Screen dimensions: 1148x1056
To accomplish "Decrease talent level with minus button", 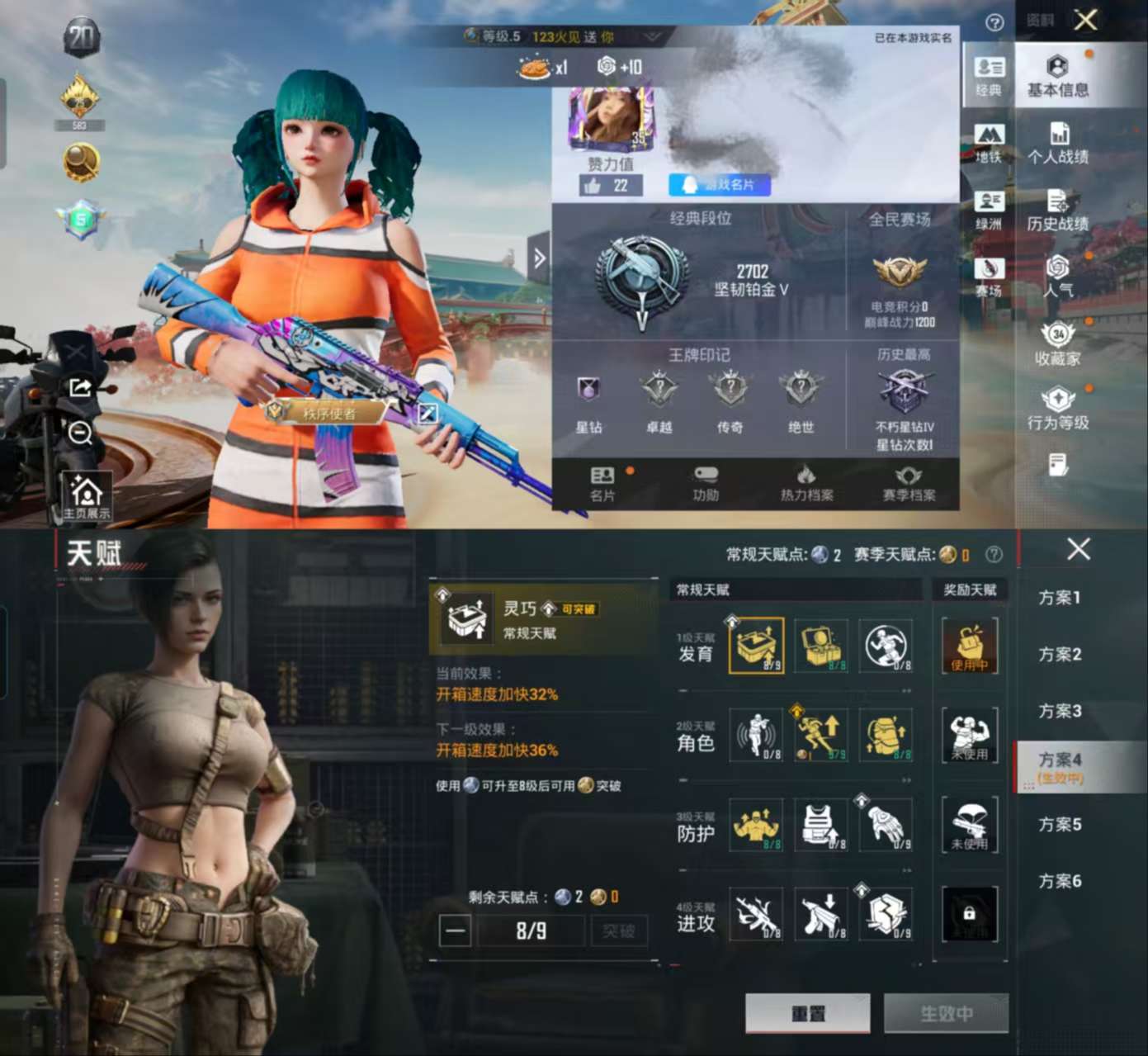I will pos(455,931).
